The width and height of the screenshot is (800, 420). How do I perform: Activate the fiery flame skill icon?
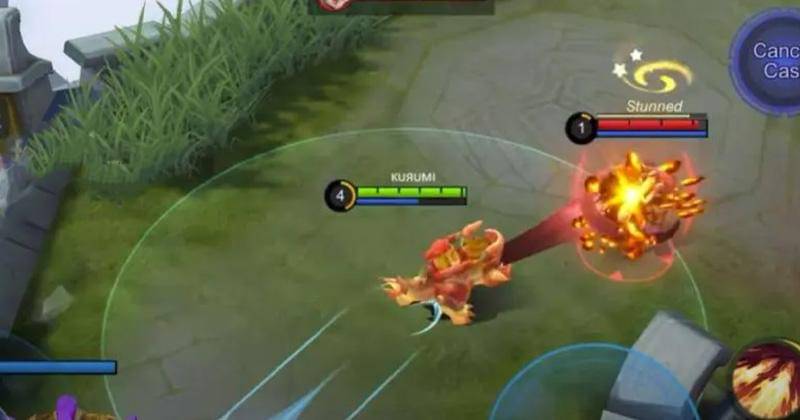768,384
